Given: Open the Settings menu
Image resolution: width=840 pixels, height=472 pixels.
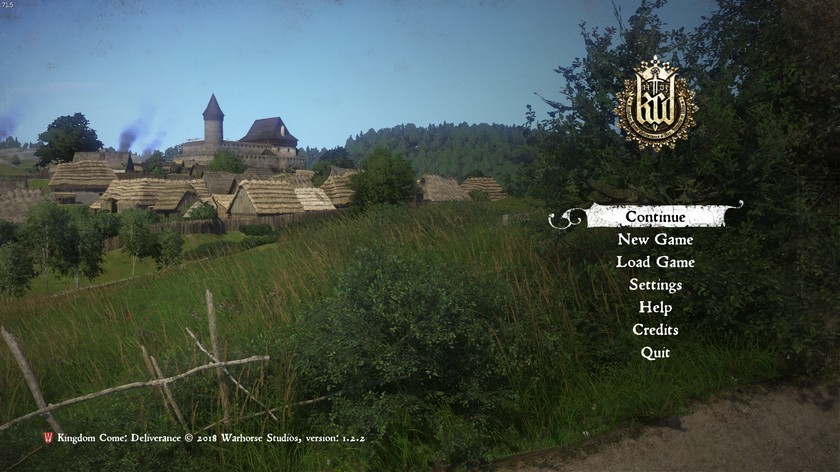Looking at the screenshot, I should click(655, 285).
